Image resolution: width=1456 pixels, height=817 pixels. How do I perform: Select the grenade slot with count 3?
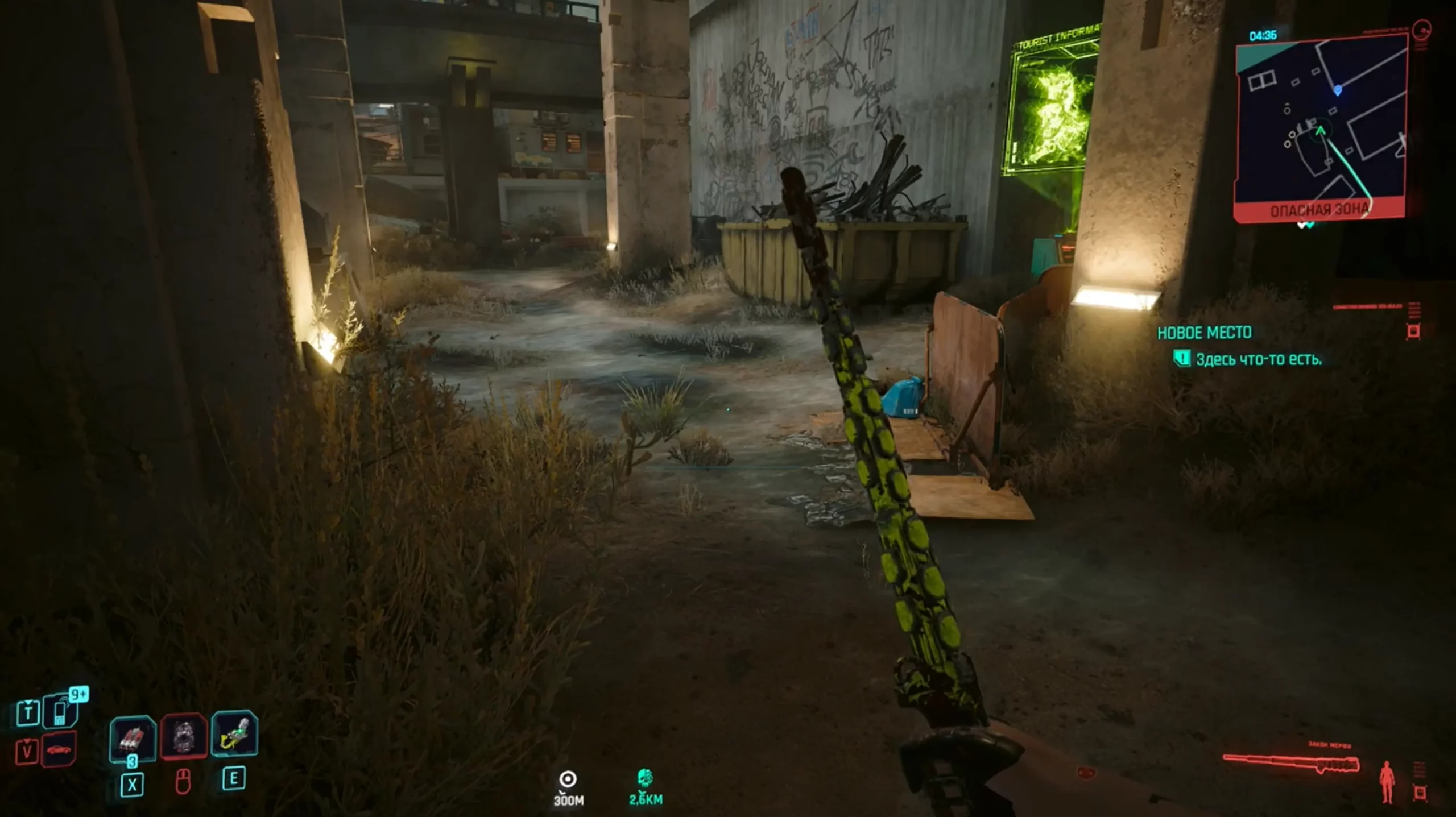(133, 738)
